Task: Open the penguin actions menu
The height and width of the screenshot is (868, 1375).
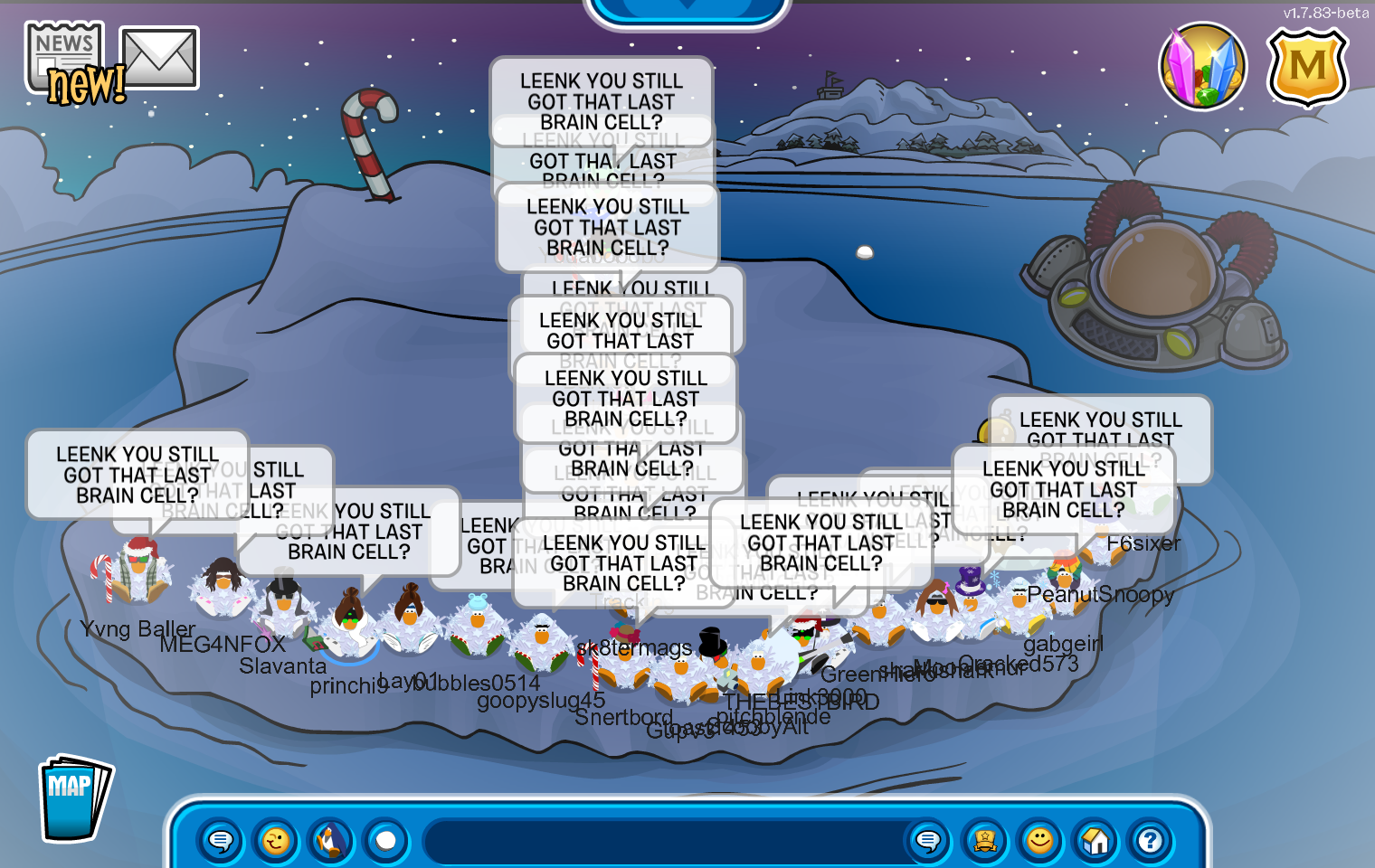Action: click(332, 841)
